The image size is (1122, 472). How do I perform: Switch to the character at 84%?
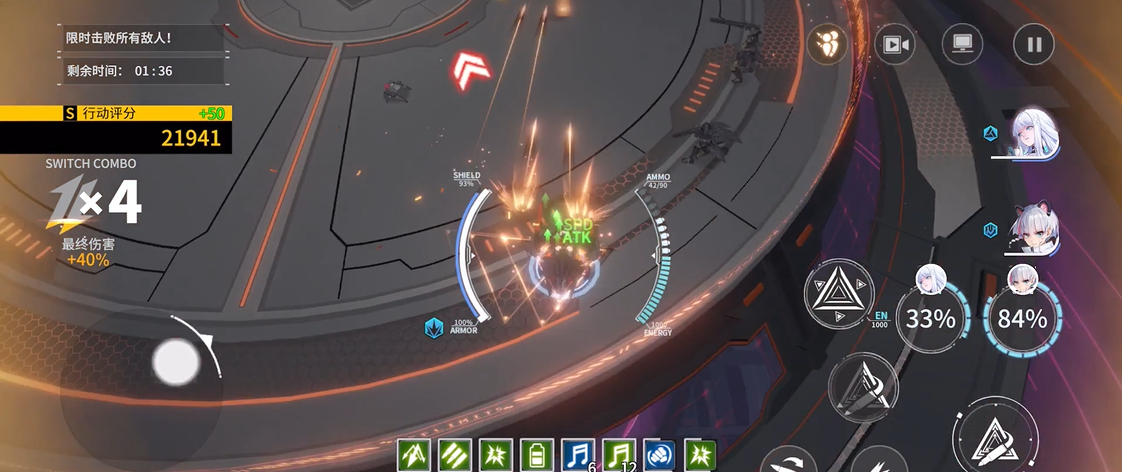pyautogui.click(x=1022, y=318)
